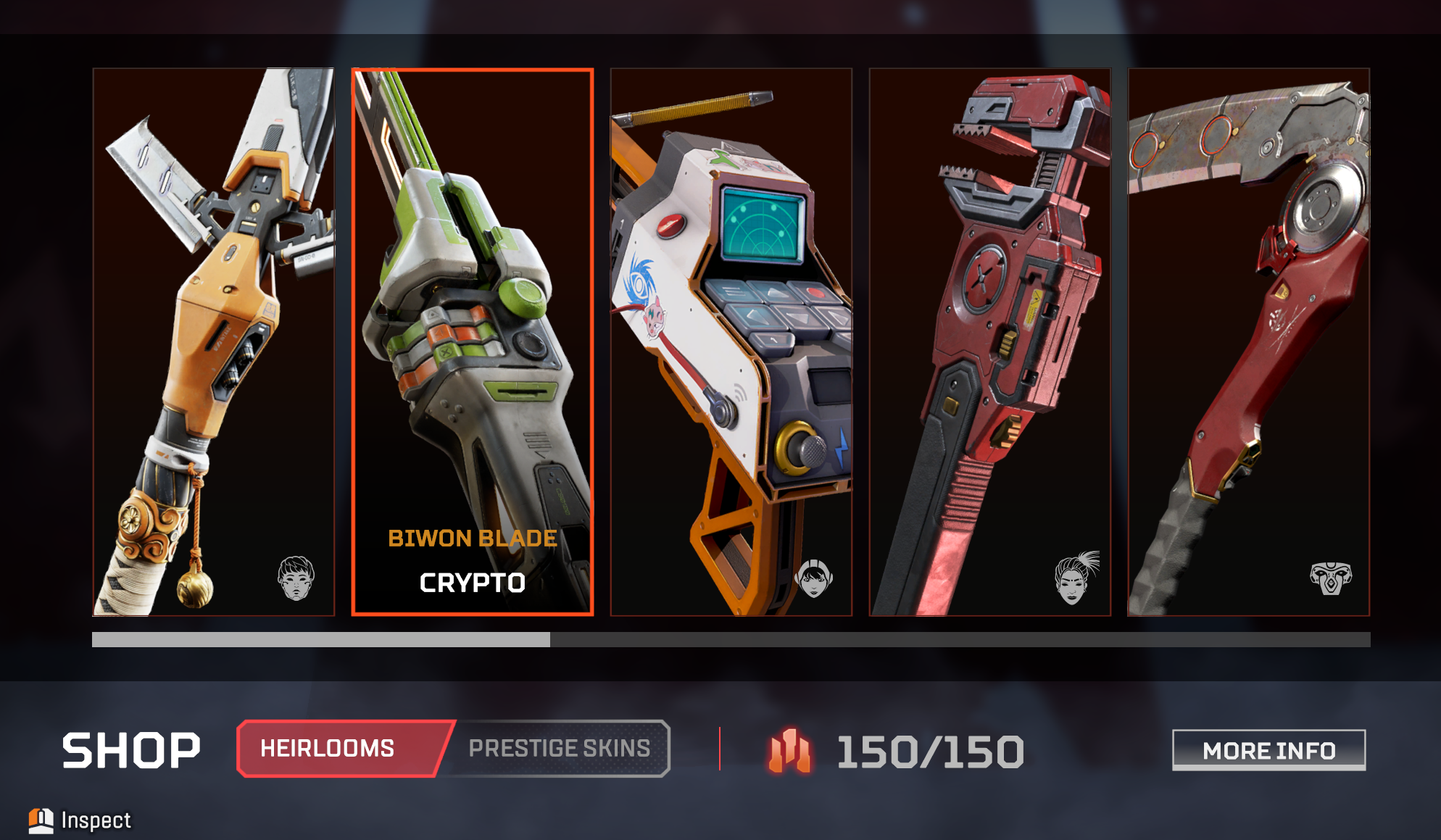Select Wattson's radar device heirloom card
Viewport: 1441px width, 840px height.
731,341
